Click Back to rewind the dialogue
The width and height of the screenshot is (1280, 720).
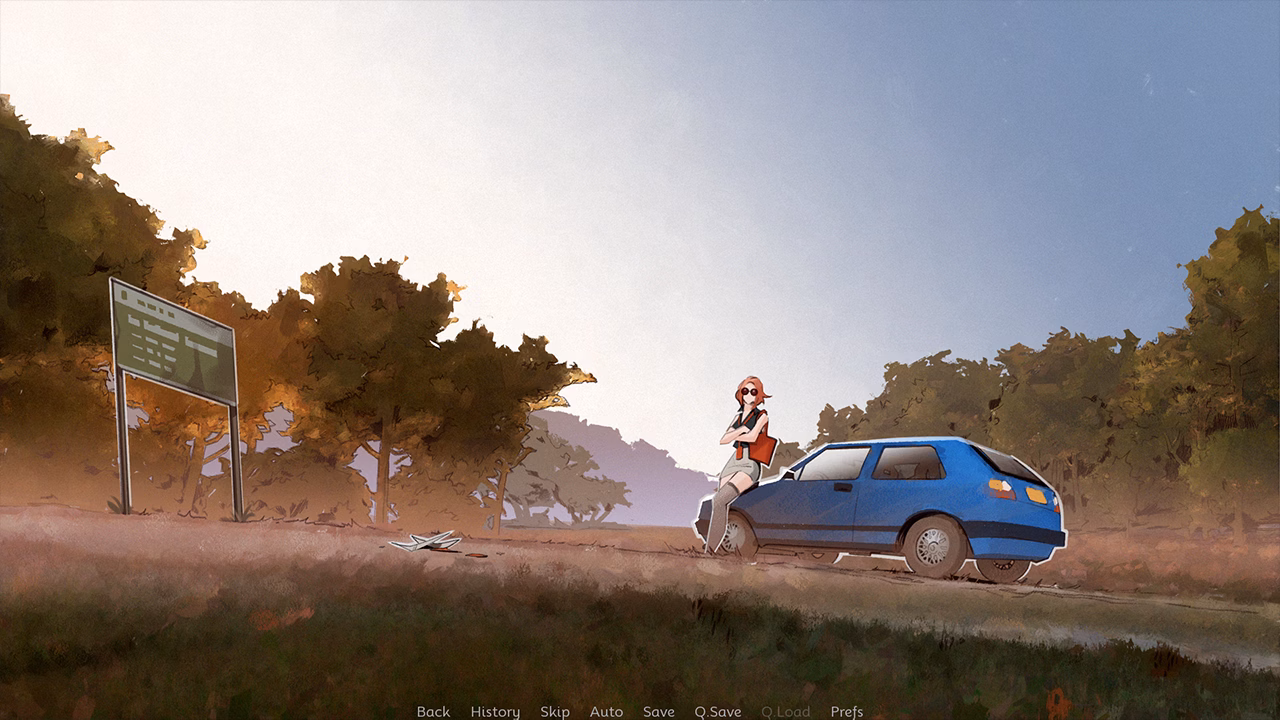433,712
